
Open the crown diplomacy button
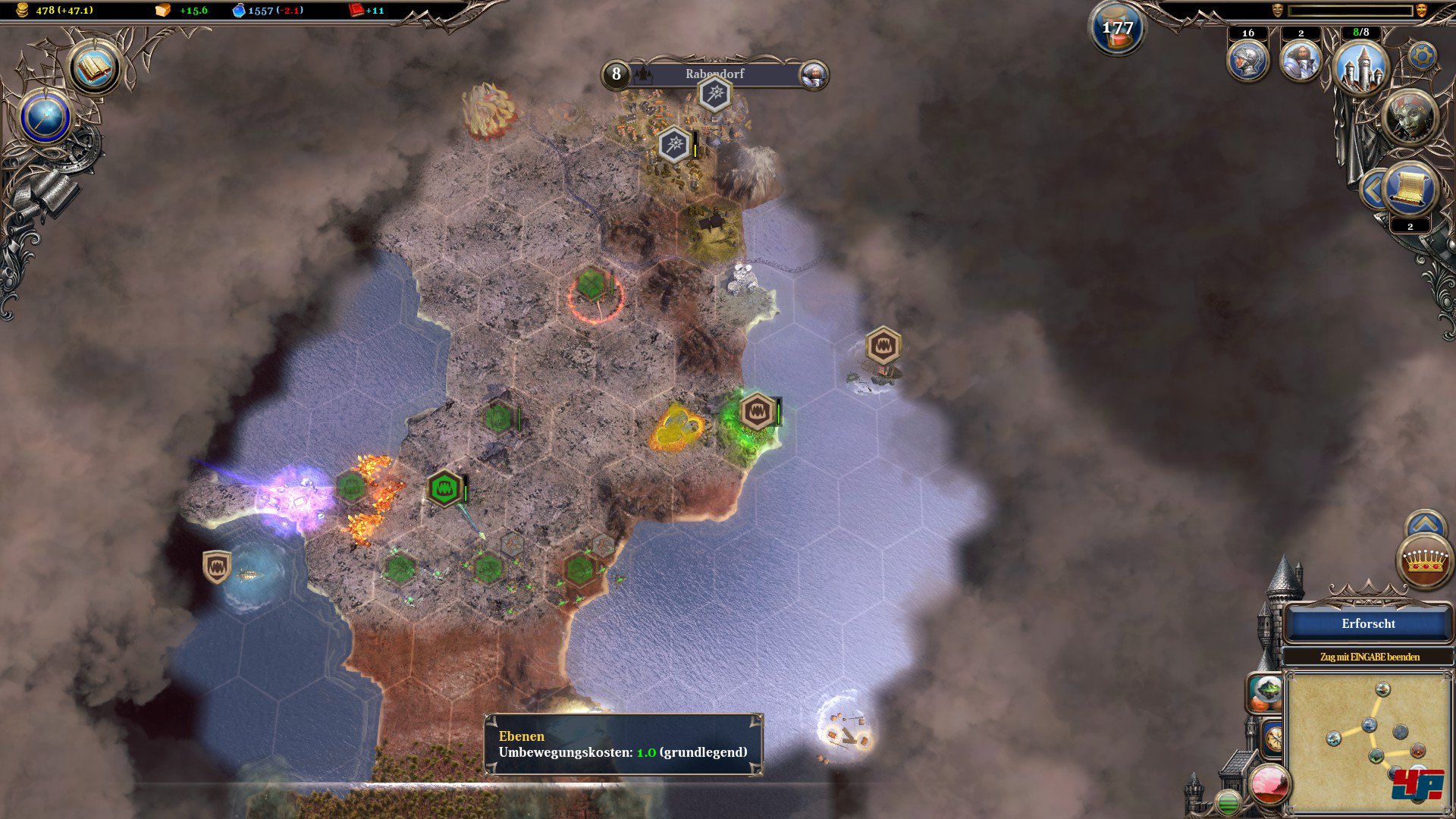click(1425, 561)
